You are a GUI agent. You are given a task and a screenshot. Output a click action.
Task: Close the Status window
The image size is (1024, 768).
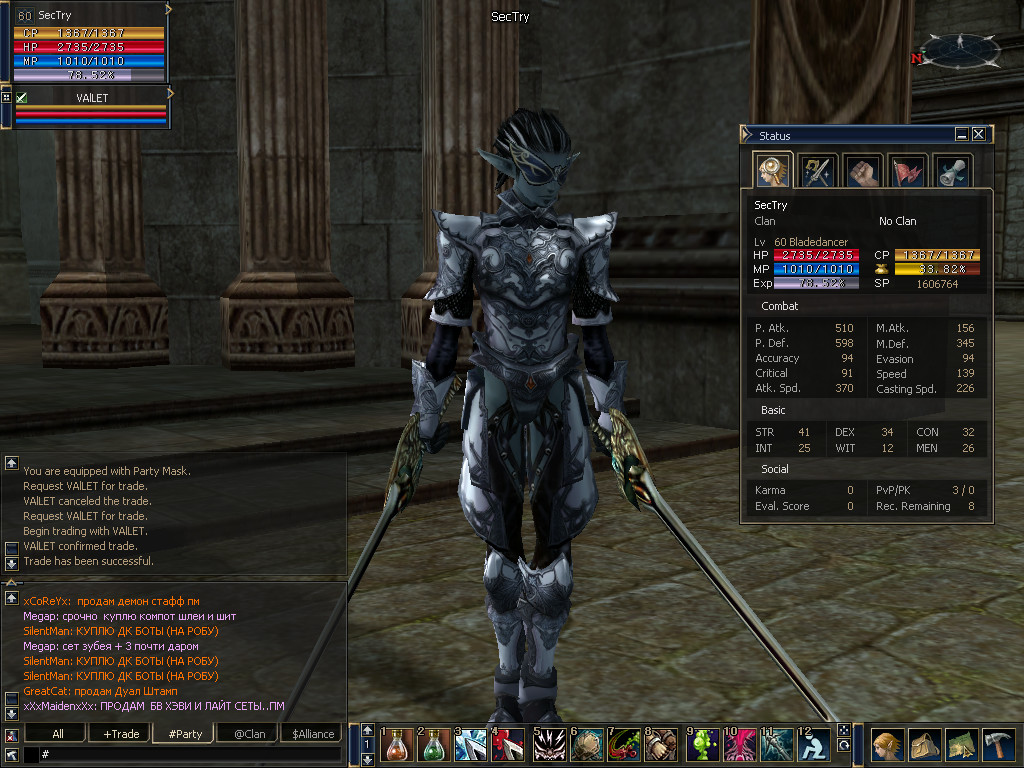[979, 134]
